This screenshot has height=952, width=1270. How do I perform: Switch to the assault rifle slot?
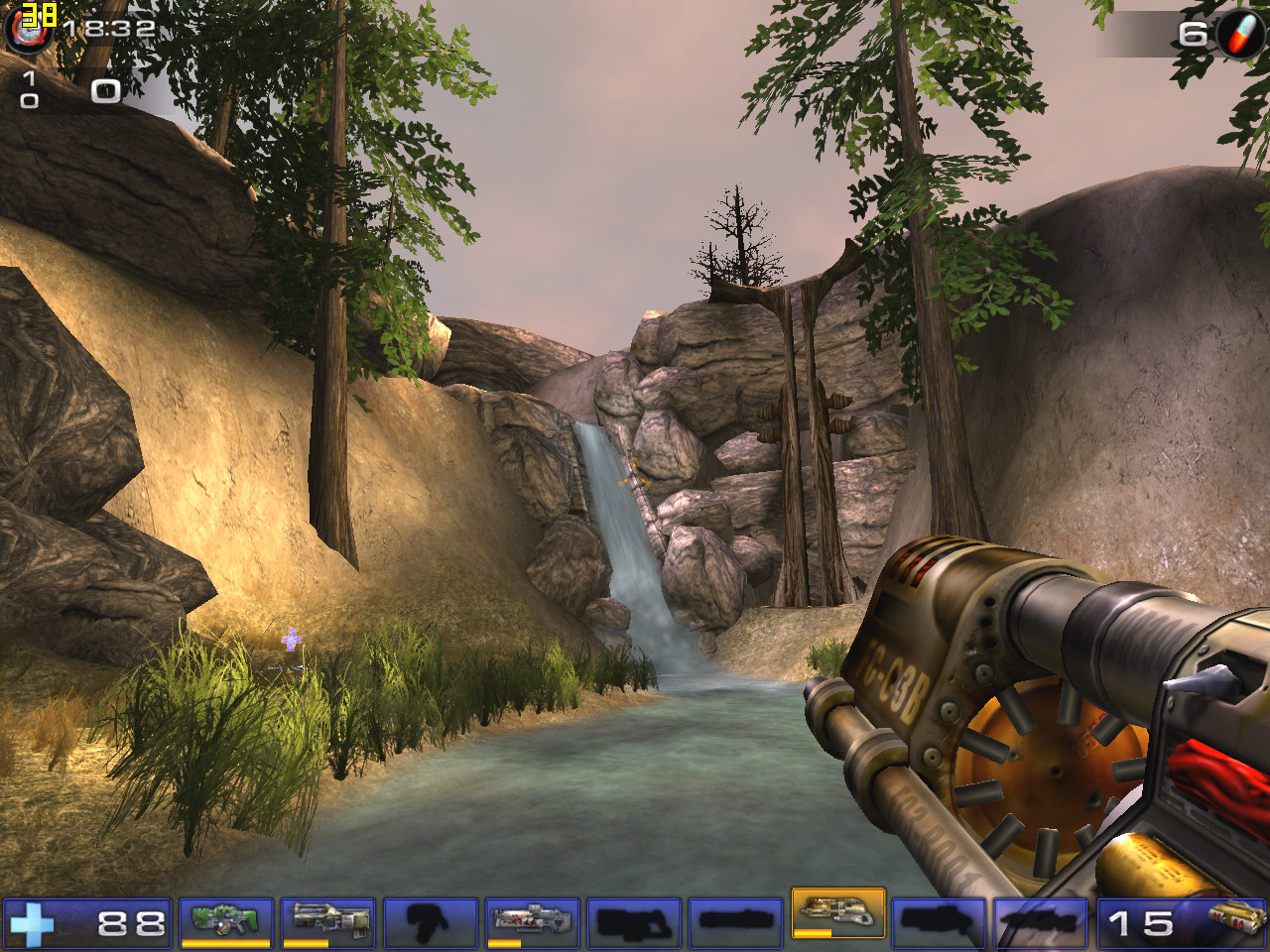pyautogui.click(x=328, y=922)
